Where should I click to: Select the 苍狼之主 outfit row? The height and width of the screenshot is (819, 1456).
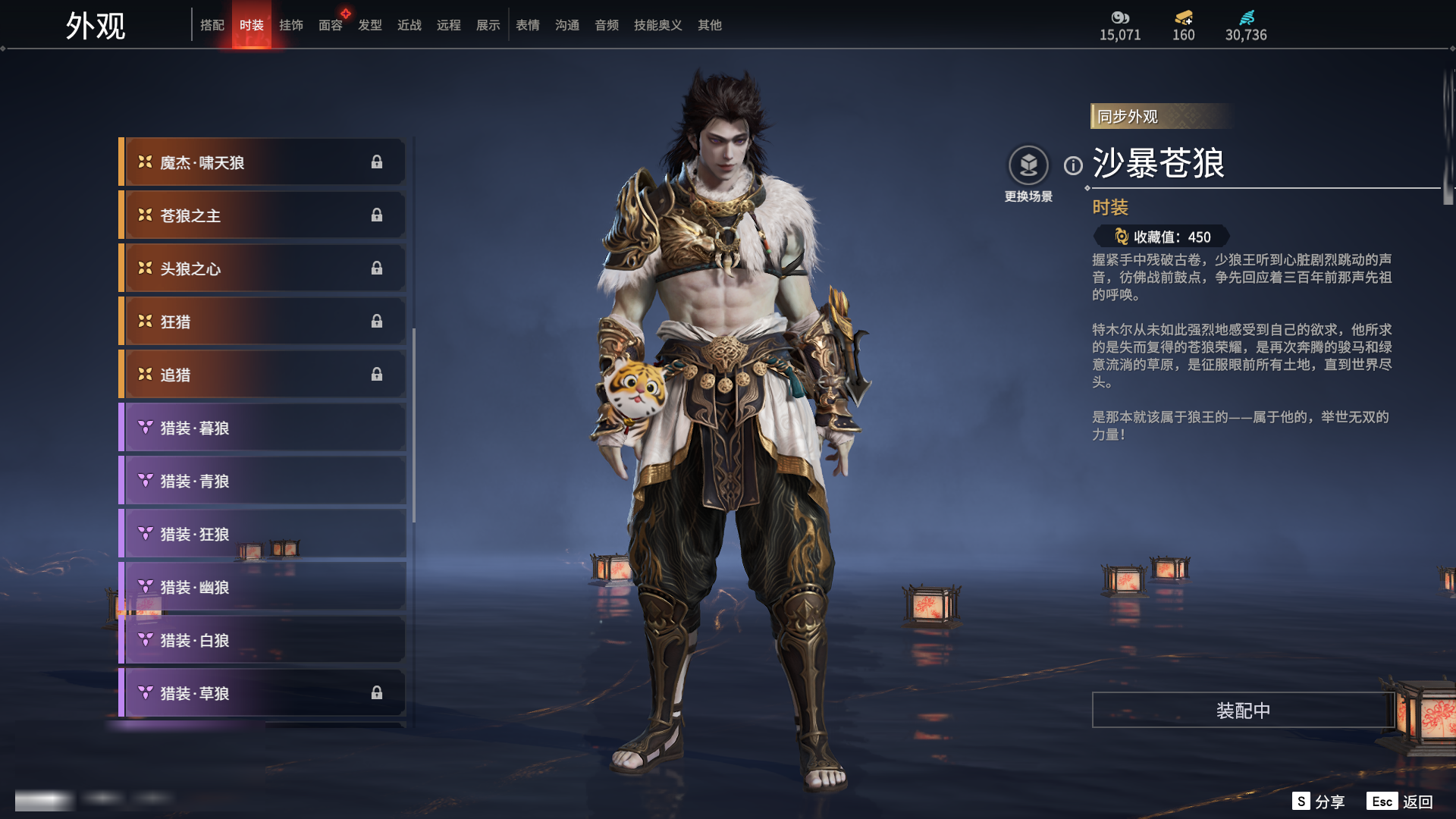pyautogui.click(x=262, y=215)
